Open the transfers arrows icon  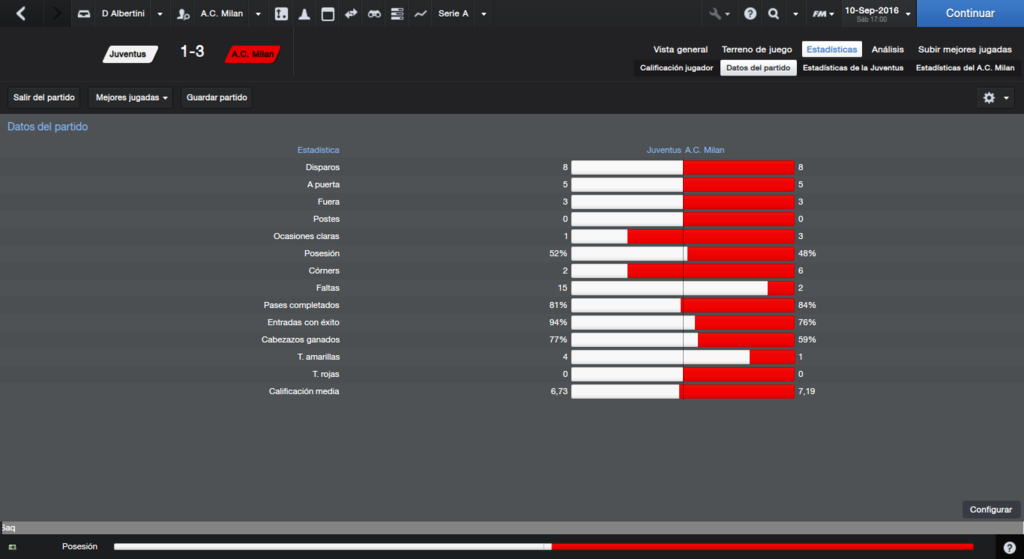351,14
